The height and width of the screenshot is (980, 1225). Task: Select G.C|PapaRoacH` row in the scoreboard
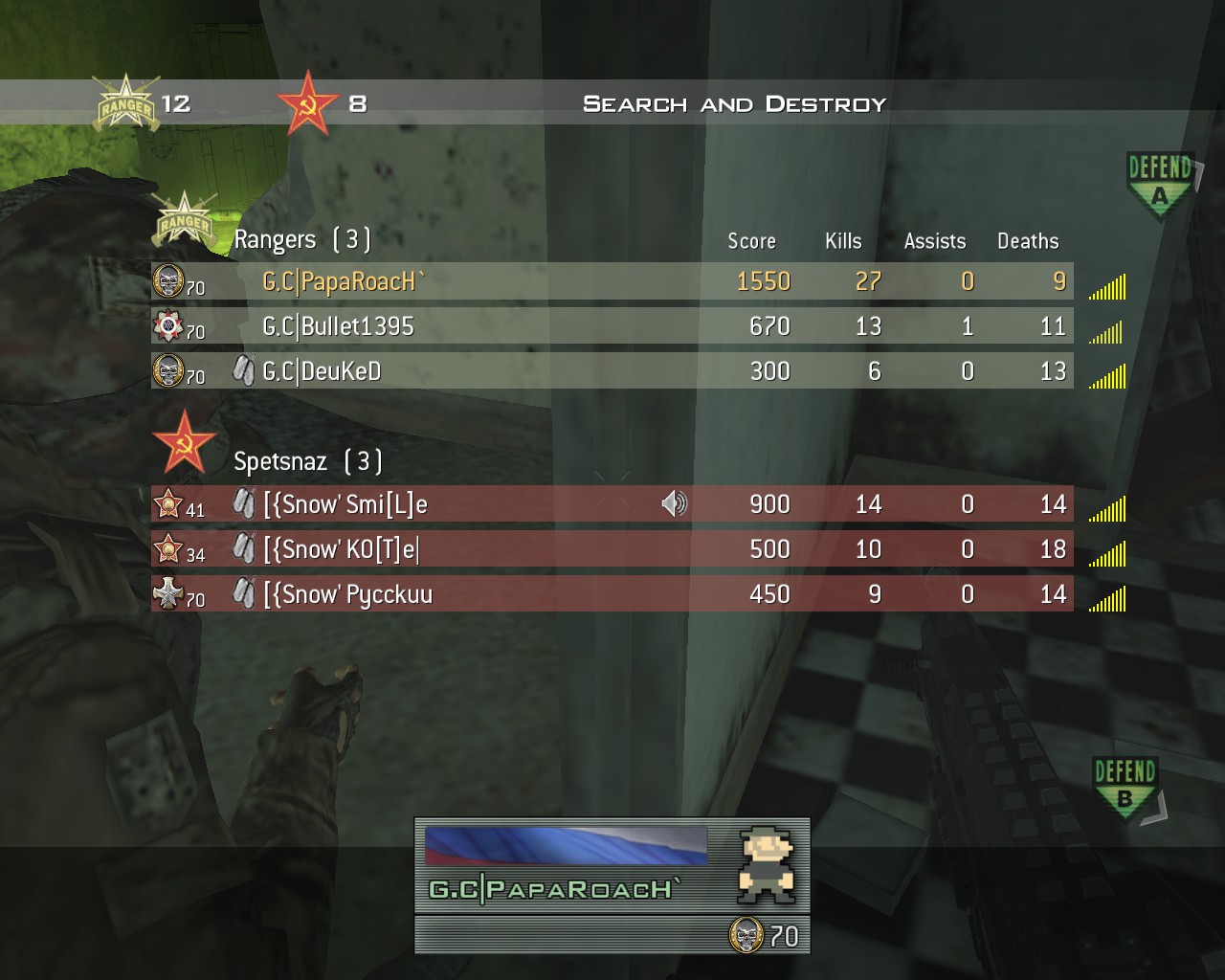612,281
